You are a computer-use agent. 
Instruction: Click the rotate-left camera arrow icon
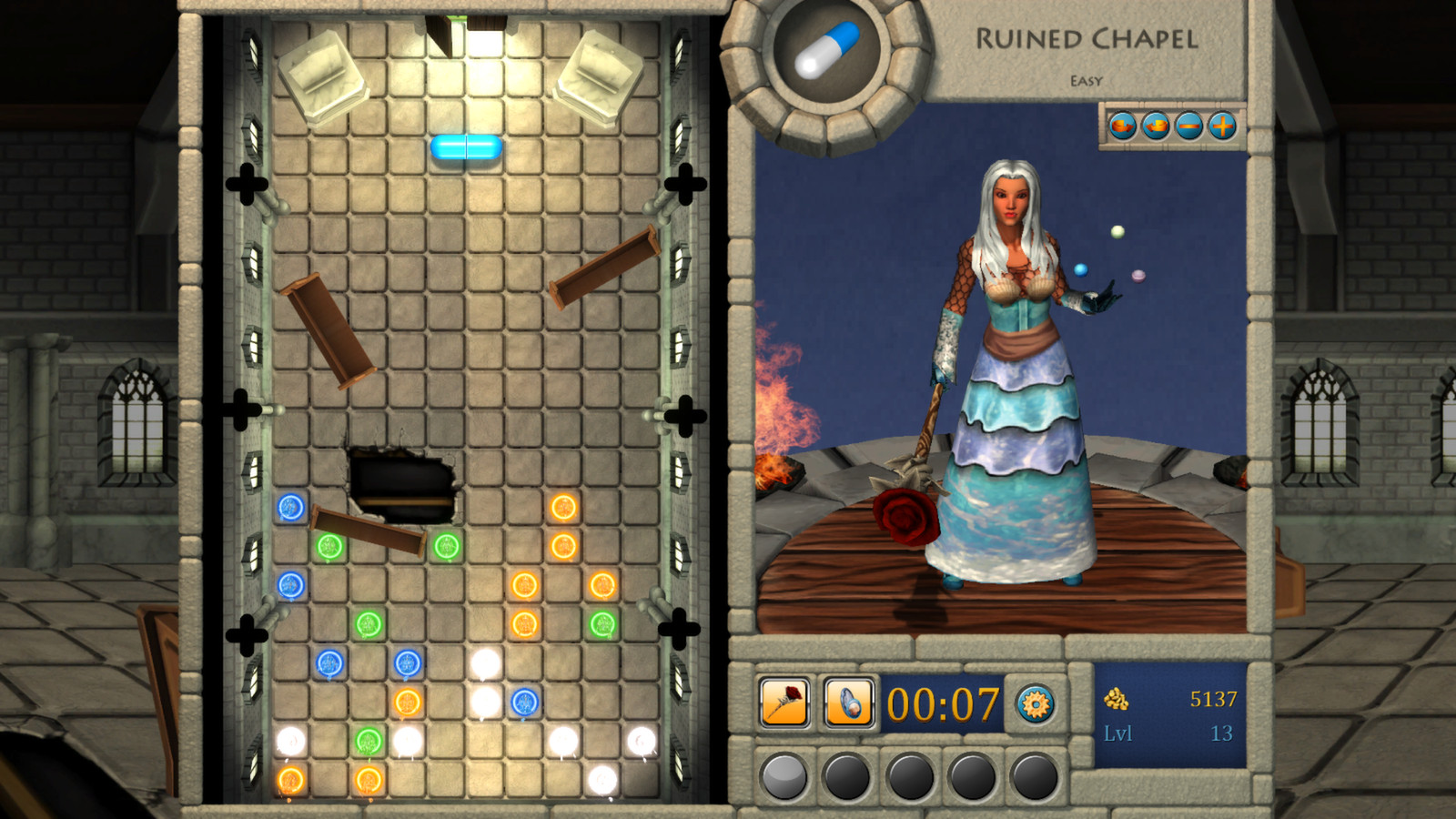click(1154, 126)
